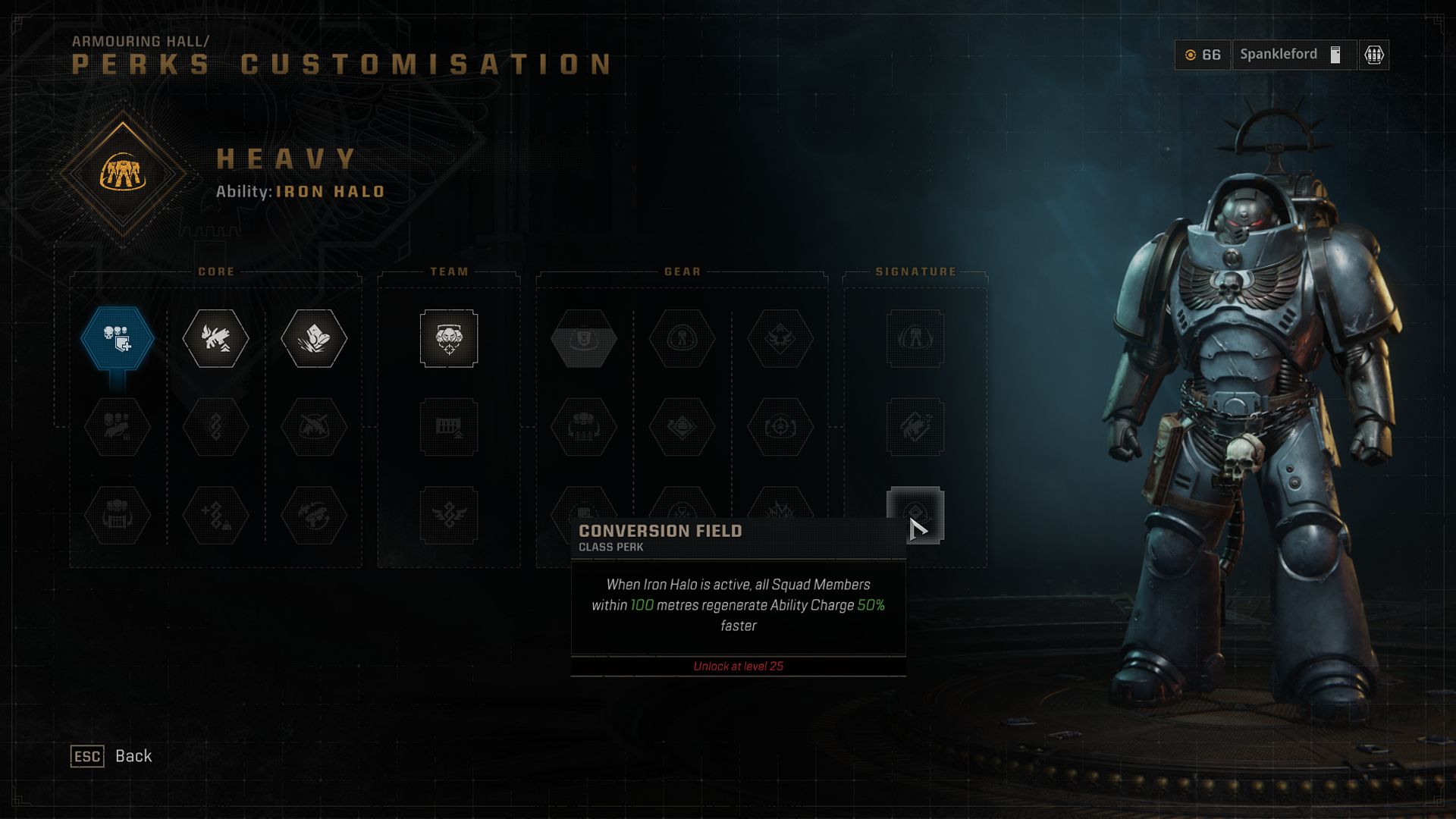Select the locked dashing gauntlet signature perk
Image resolution: width=1456 pixels, height=819 pixels.
915,427
